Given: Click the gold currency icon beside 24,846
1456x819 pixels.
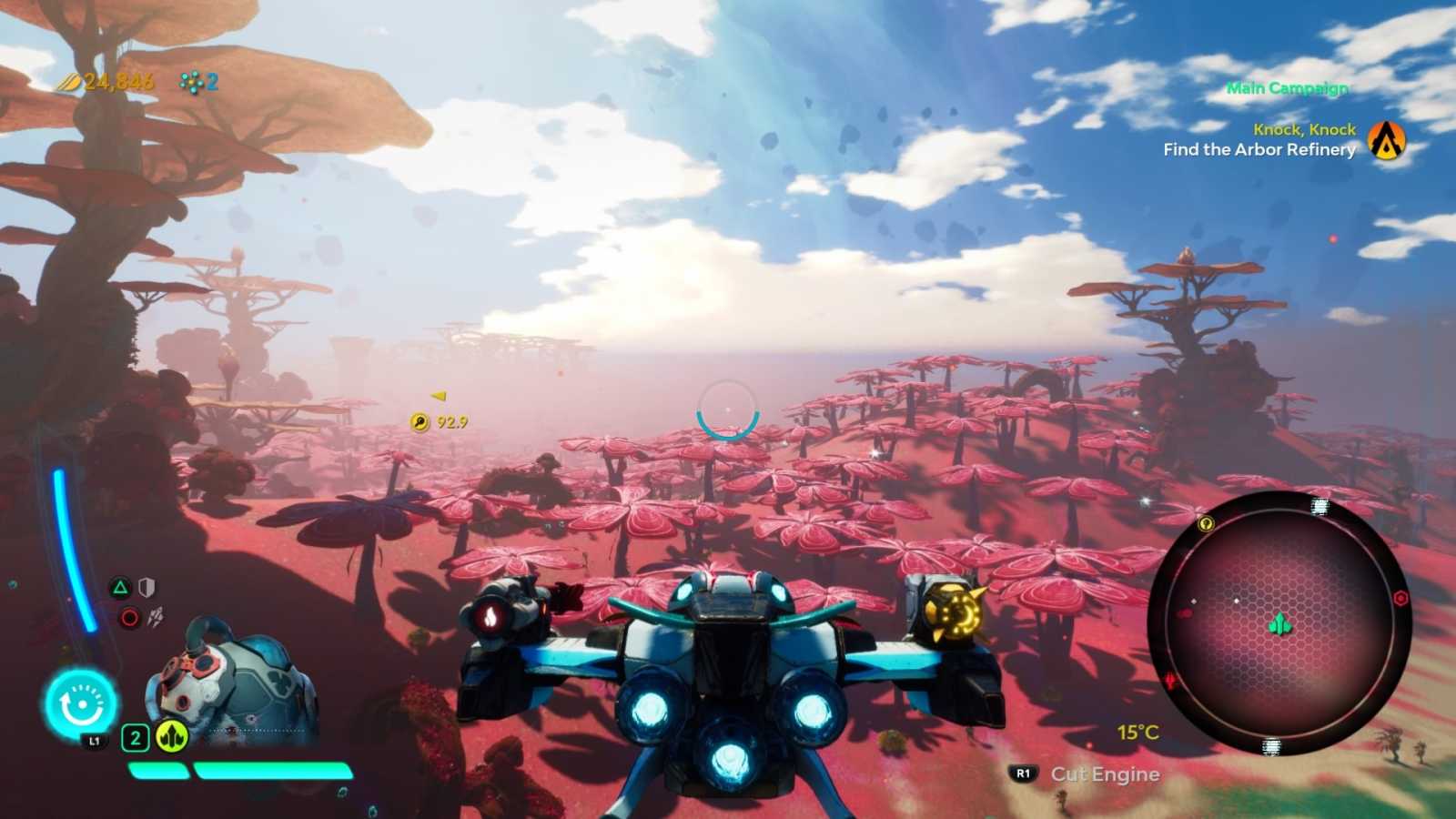Looking at the screenshot, I should pyautogui.click(x=67, y=81).
